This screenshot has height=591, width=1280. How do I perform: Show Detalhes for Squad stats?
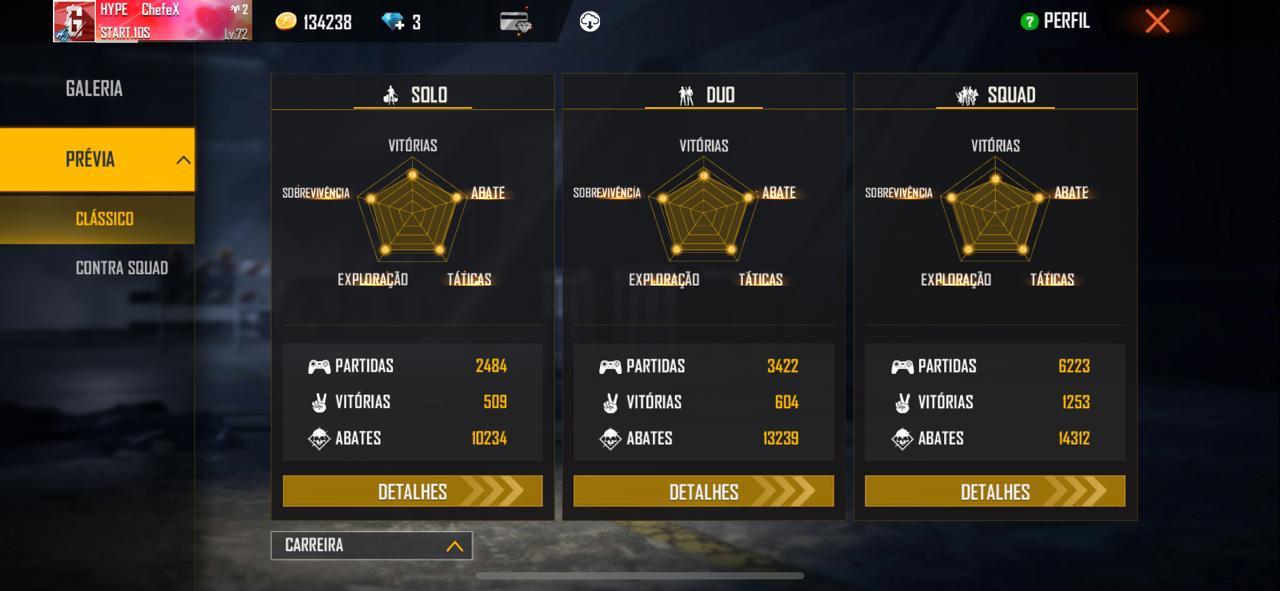click(995, 491)
